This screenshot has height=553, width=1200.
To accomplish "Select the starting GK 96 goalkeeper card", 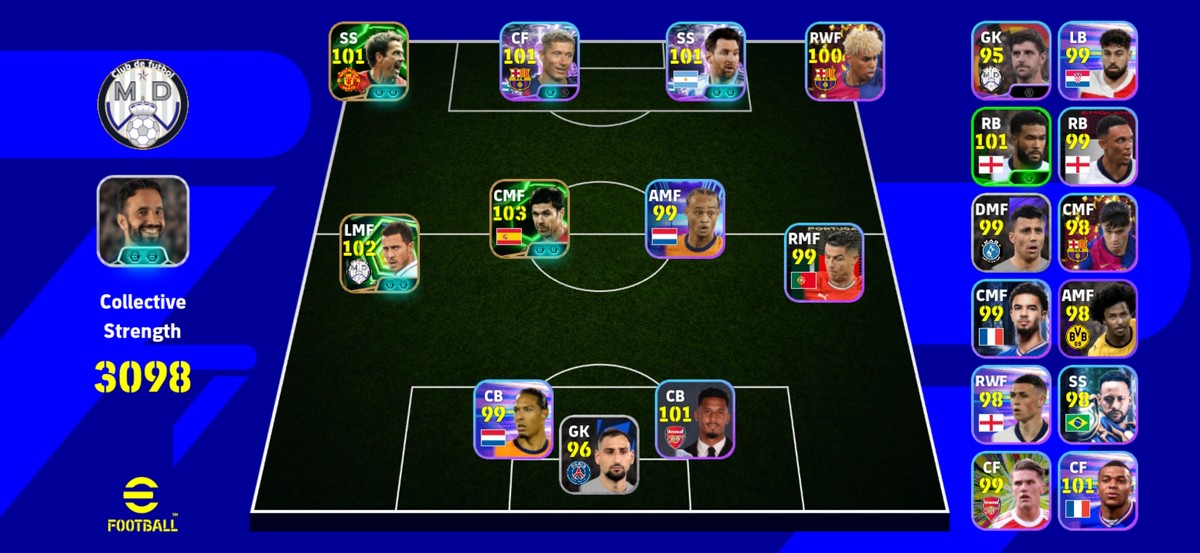I will 599,455.
